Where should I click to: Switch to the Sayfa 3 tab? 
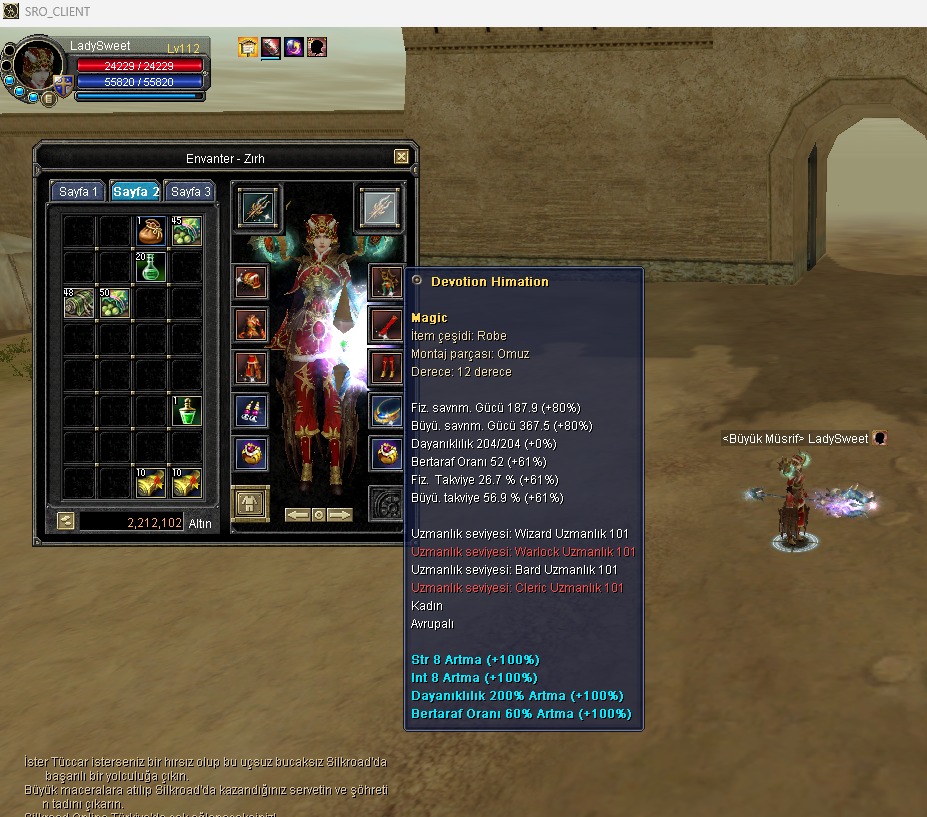pos(189,192)
